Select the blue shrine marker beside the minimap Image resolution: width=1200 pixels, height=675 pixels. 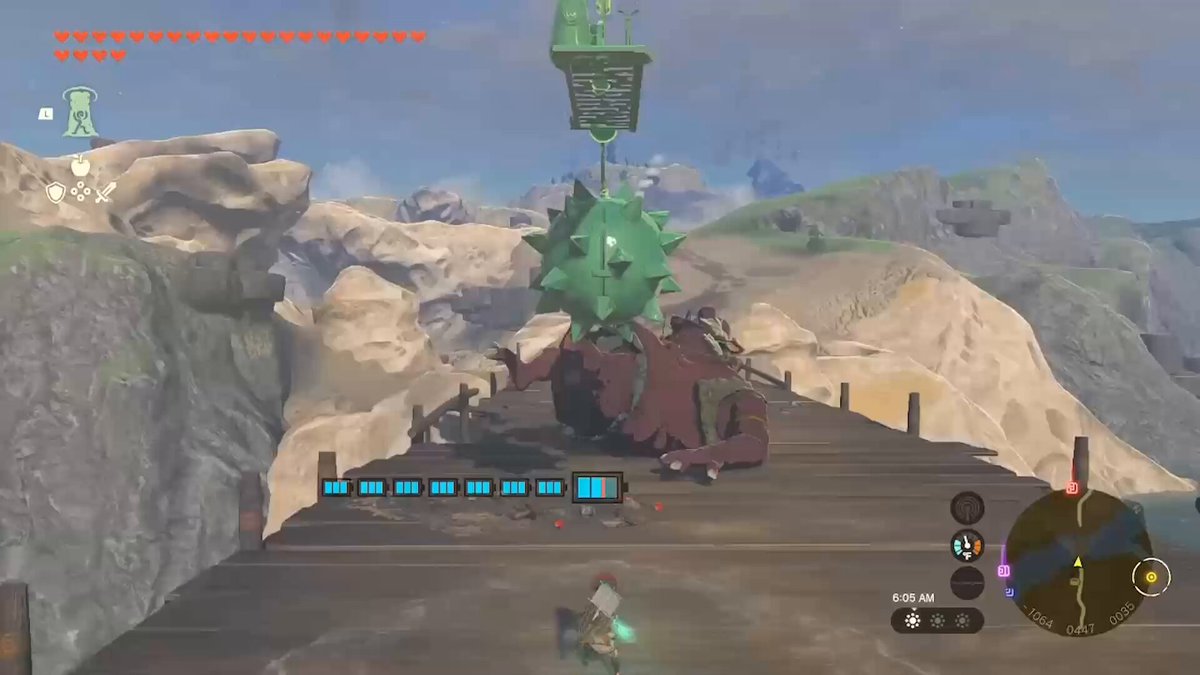click(1010, 592)
